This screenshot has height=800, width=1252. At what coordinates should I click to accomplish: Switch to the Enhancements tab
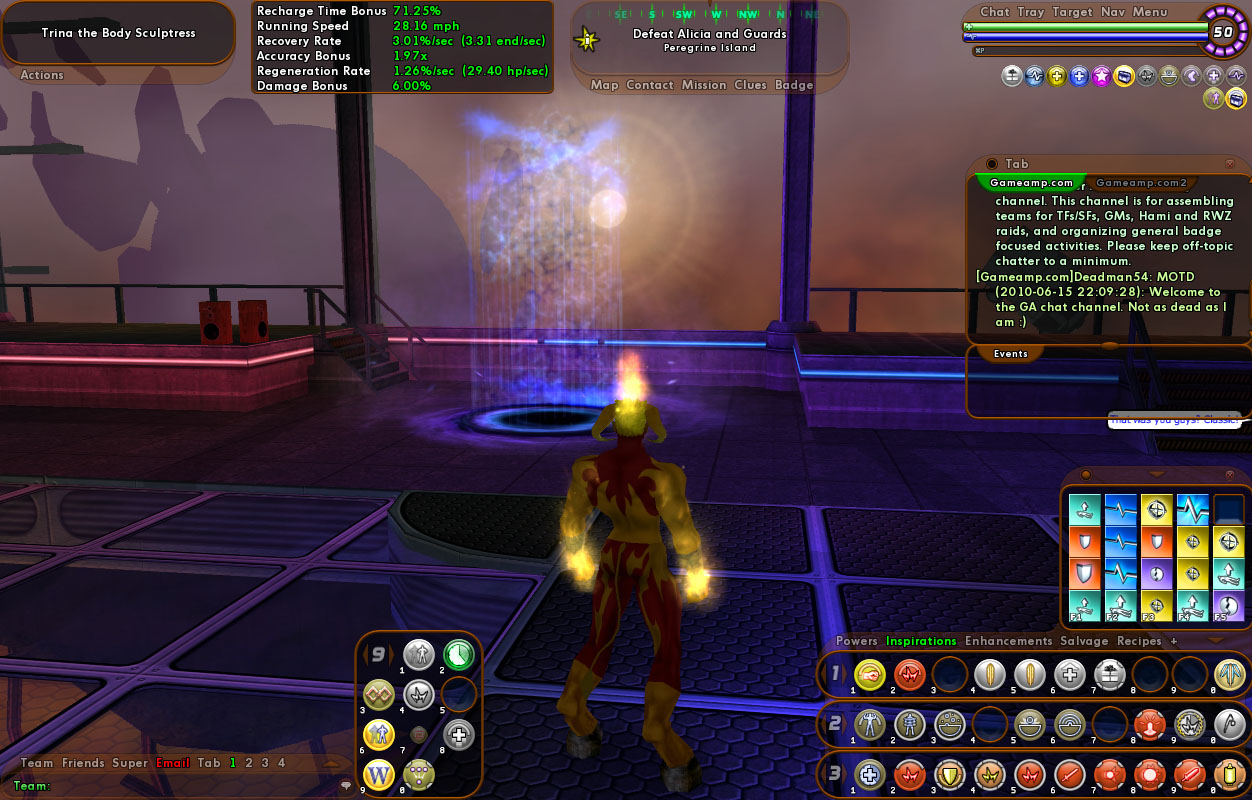tap(1008, 641)
